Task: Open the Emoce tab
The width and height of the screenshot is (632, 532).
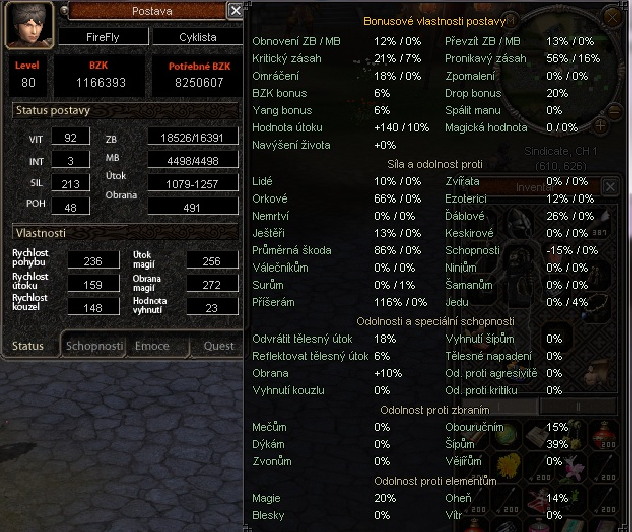Action: (x=152, y=346)
